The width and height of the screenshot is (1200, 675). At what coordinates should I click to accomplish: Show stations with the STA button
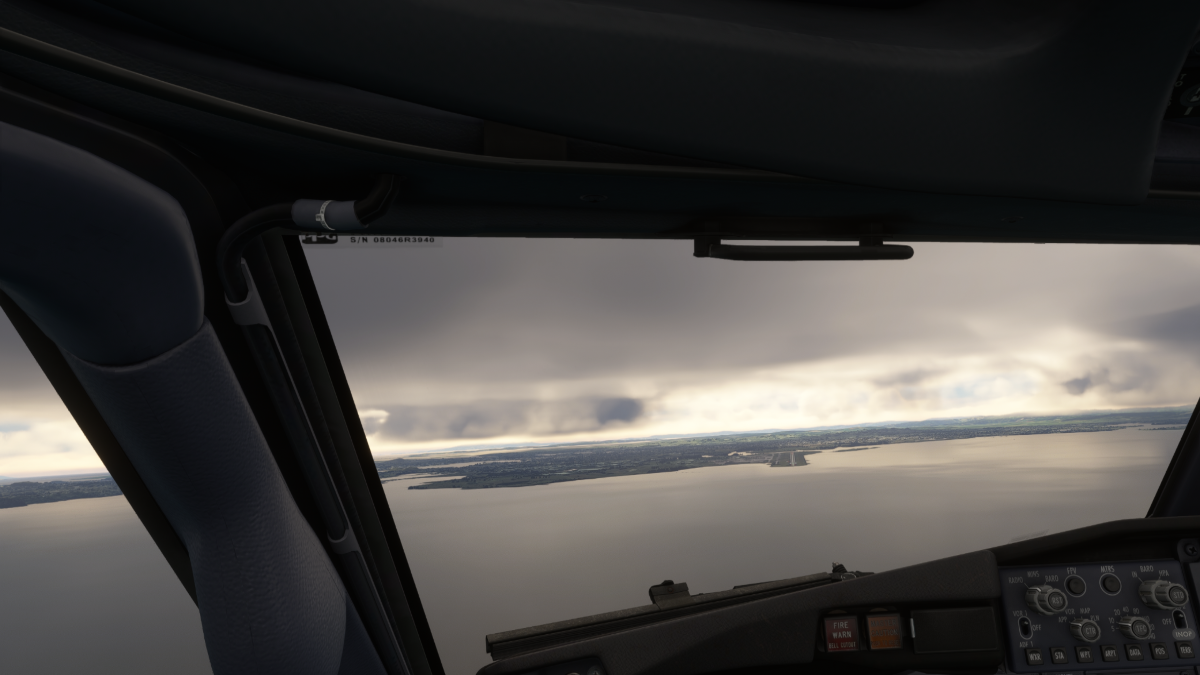(1059, 656)
